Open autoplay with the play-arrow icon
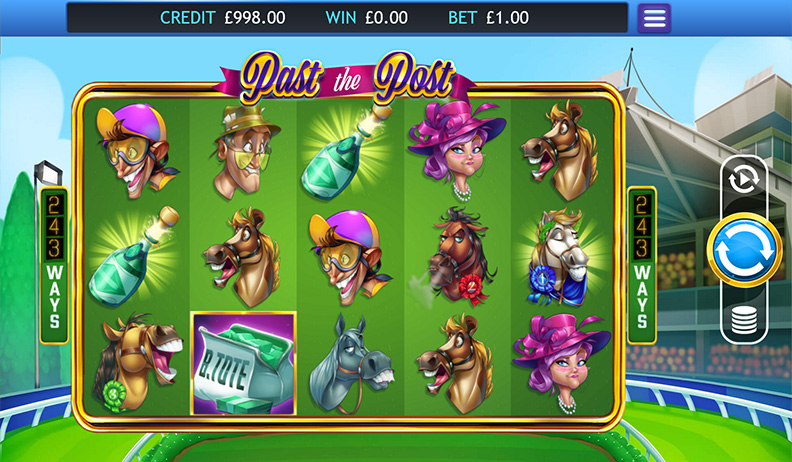Image resolution: width=792 pixels, height=462 pixels. click(744, 180)
